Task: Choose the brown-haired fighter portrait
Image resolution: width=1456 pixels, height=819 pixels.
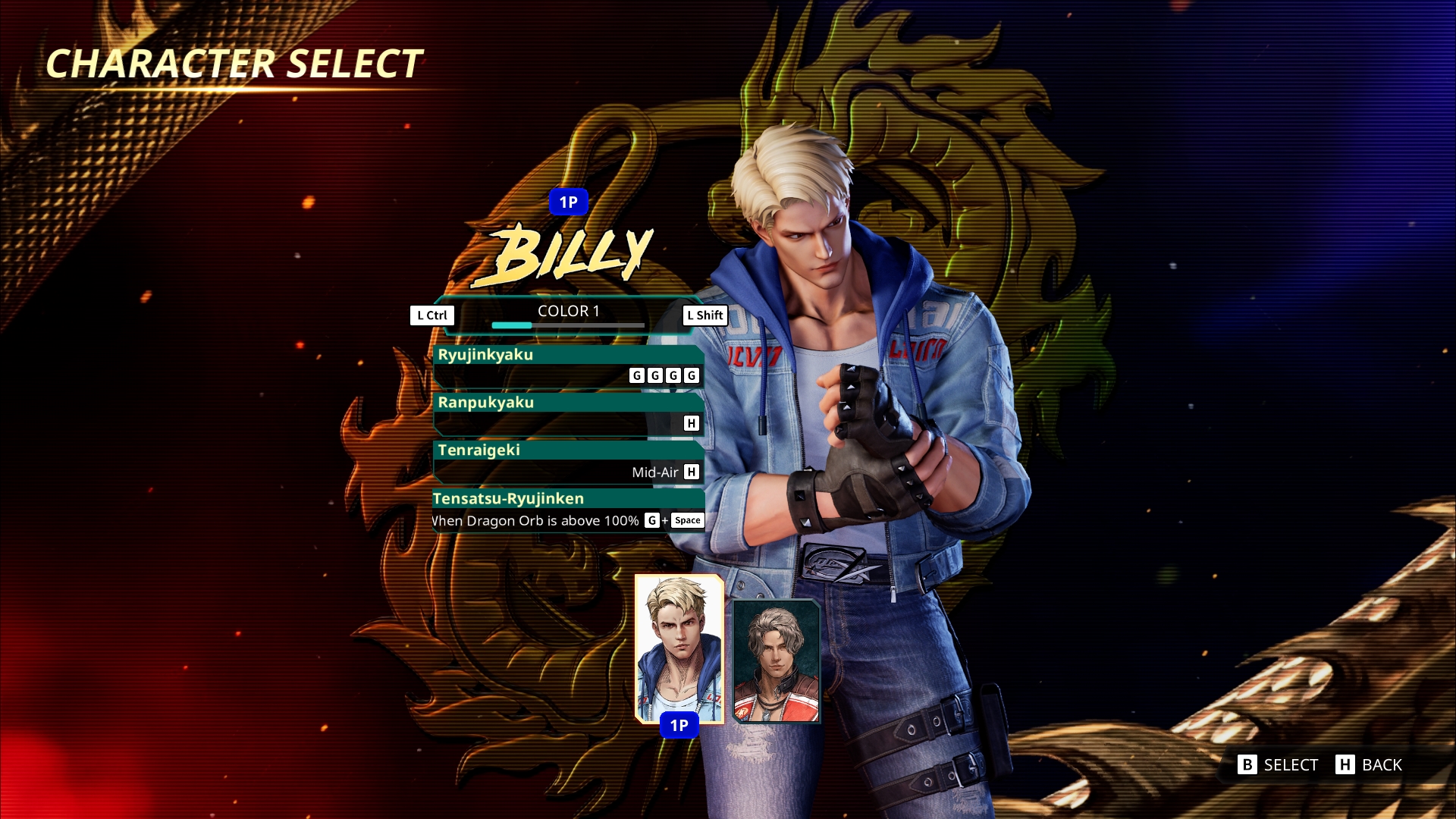Action: [776, 661]
